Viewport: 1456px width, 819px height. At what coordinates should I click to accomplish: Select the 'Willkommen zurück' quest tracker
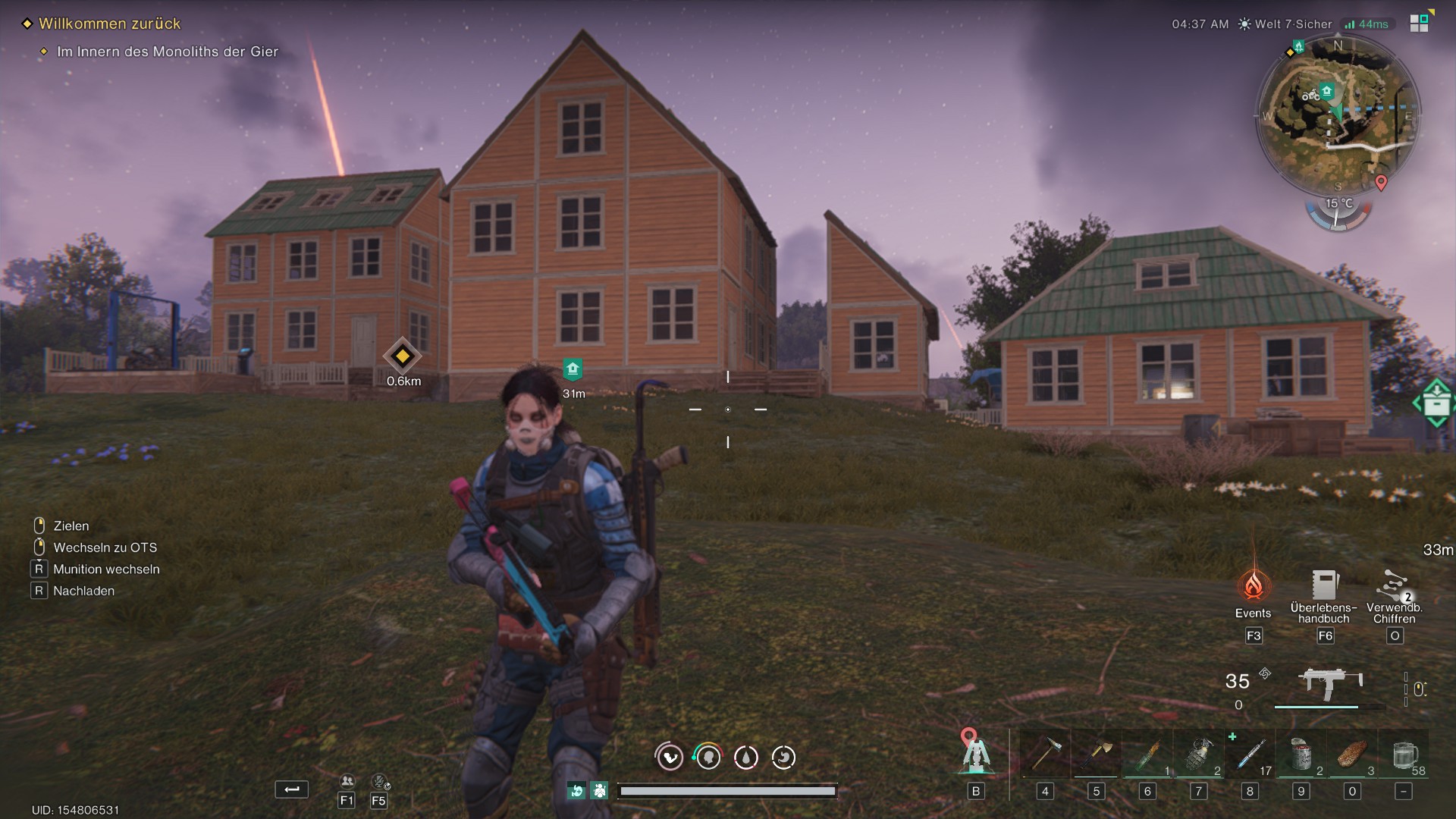click(x=109, y=24)
